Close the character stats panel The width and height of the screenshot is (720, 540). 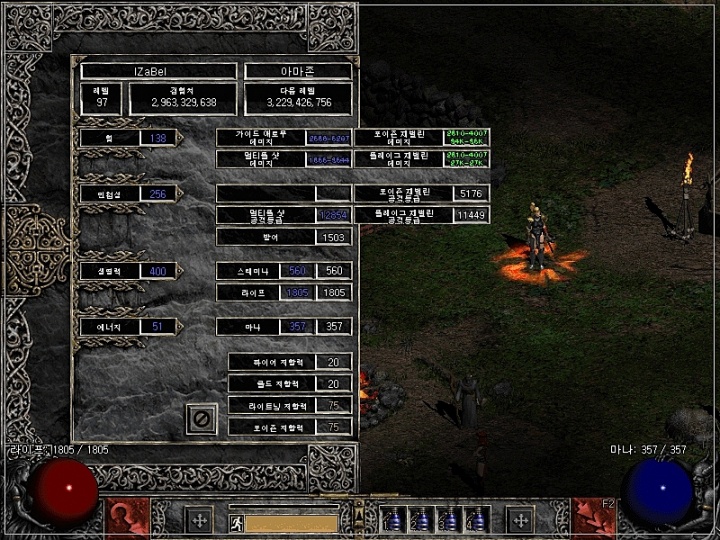pyautogui.click(x=201, y=420)
